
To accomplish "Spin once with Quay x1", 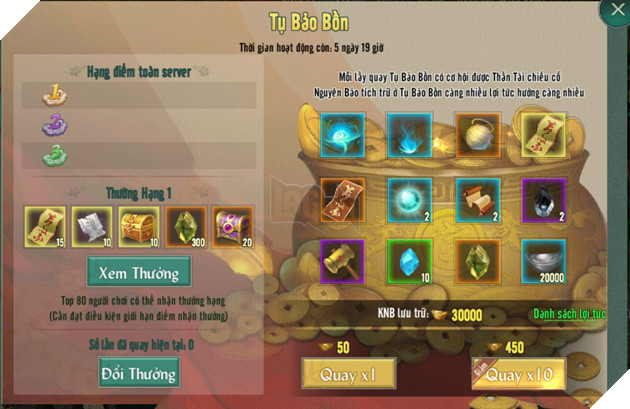I will [344, 375].
